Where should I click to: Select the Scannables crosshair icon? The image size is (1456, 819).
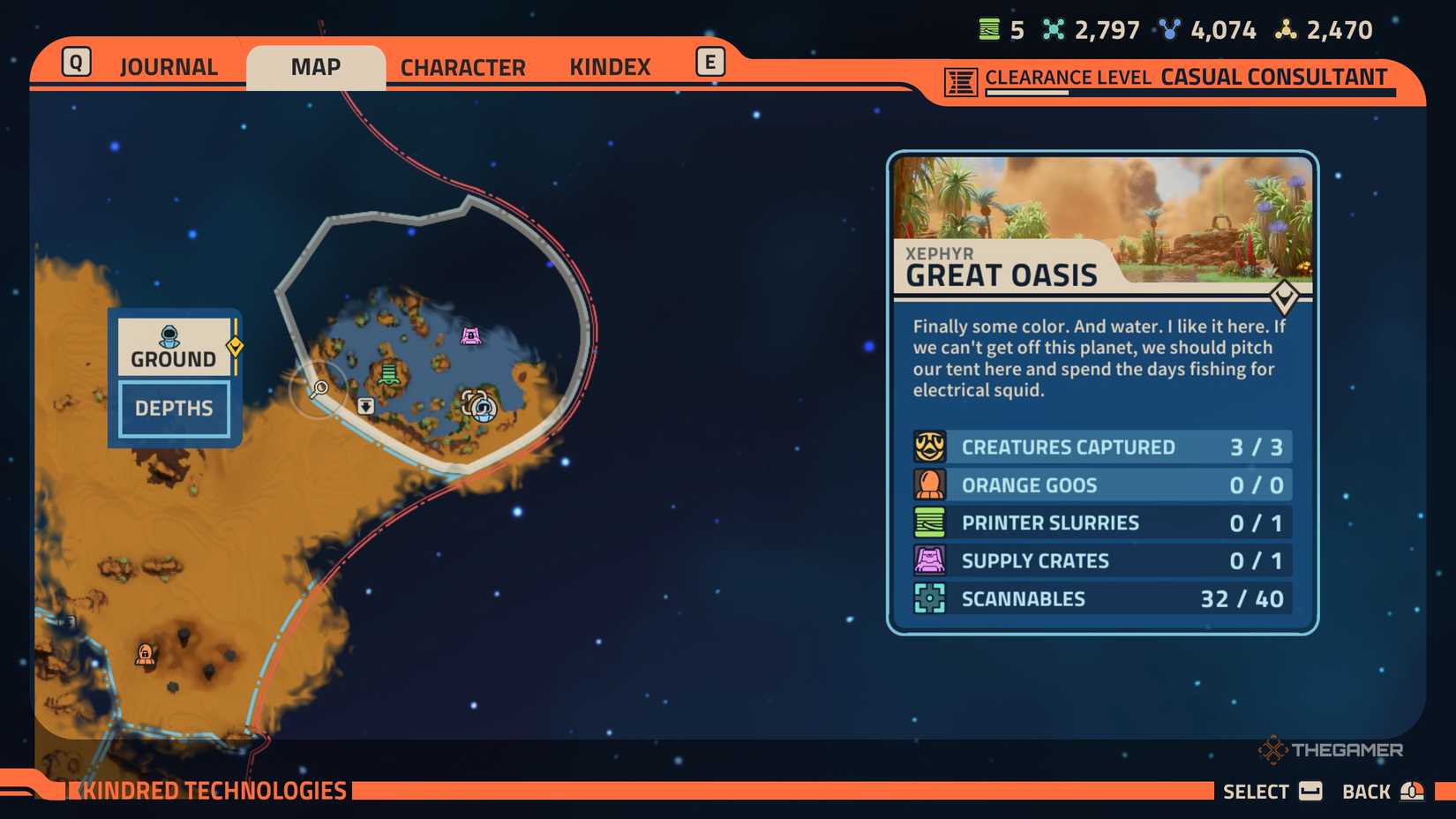tap(929, 598)
